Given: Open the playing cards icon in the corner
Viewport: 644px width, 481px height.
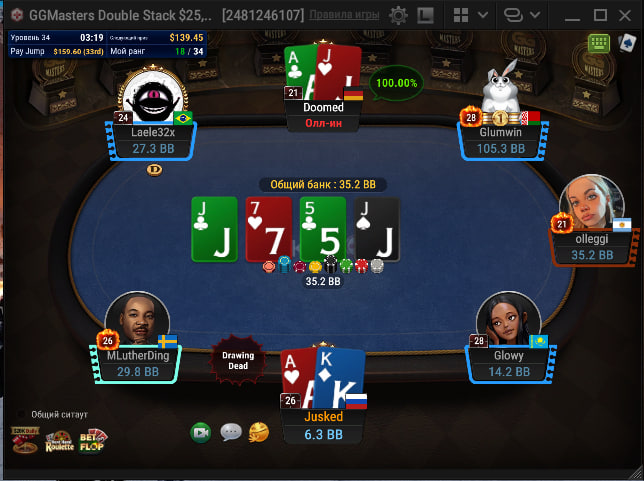Looking at the screenshot, I should (627, 43).
